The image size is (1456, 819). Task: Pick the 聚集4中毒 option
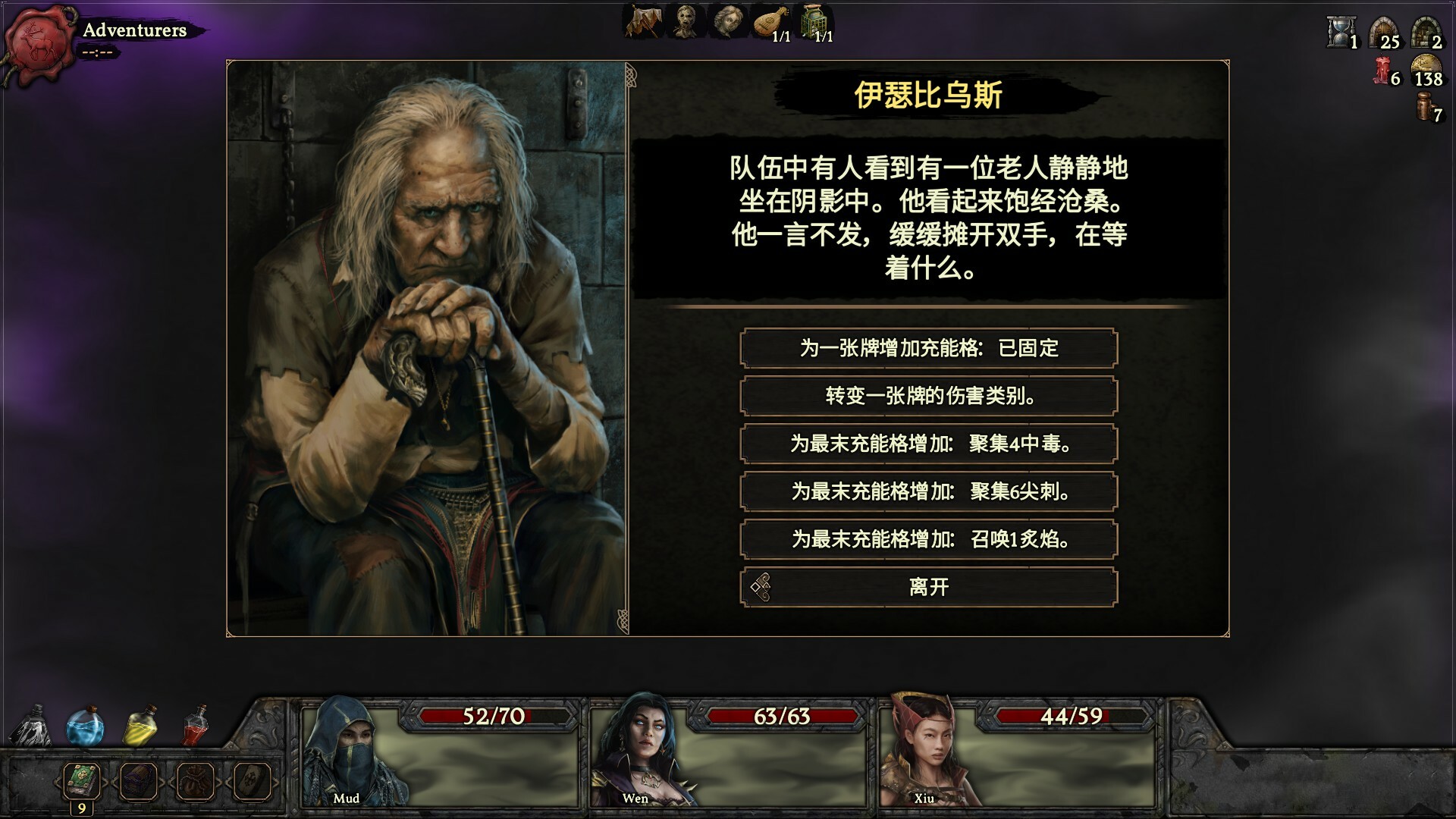[929, 444]
